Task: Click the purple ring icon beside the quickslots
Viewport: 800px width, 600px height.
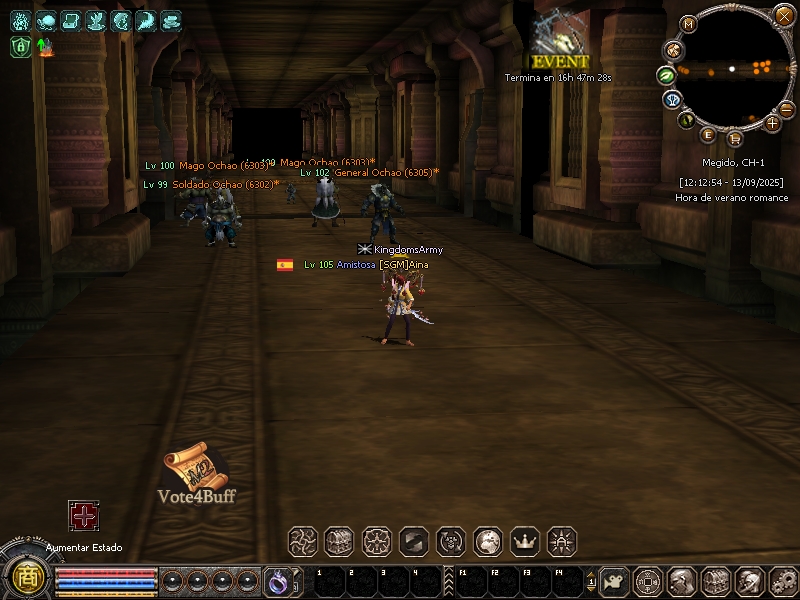Action: point(277,581)
